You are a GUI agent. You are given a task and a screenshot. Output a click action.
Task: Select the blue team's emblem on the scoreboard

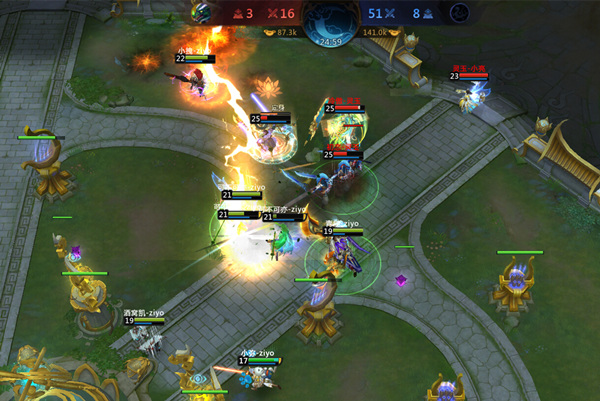pos(459,12)
